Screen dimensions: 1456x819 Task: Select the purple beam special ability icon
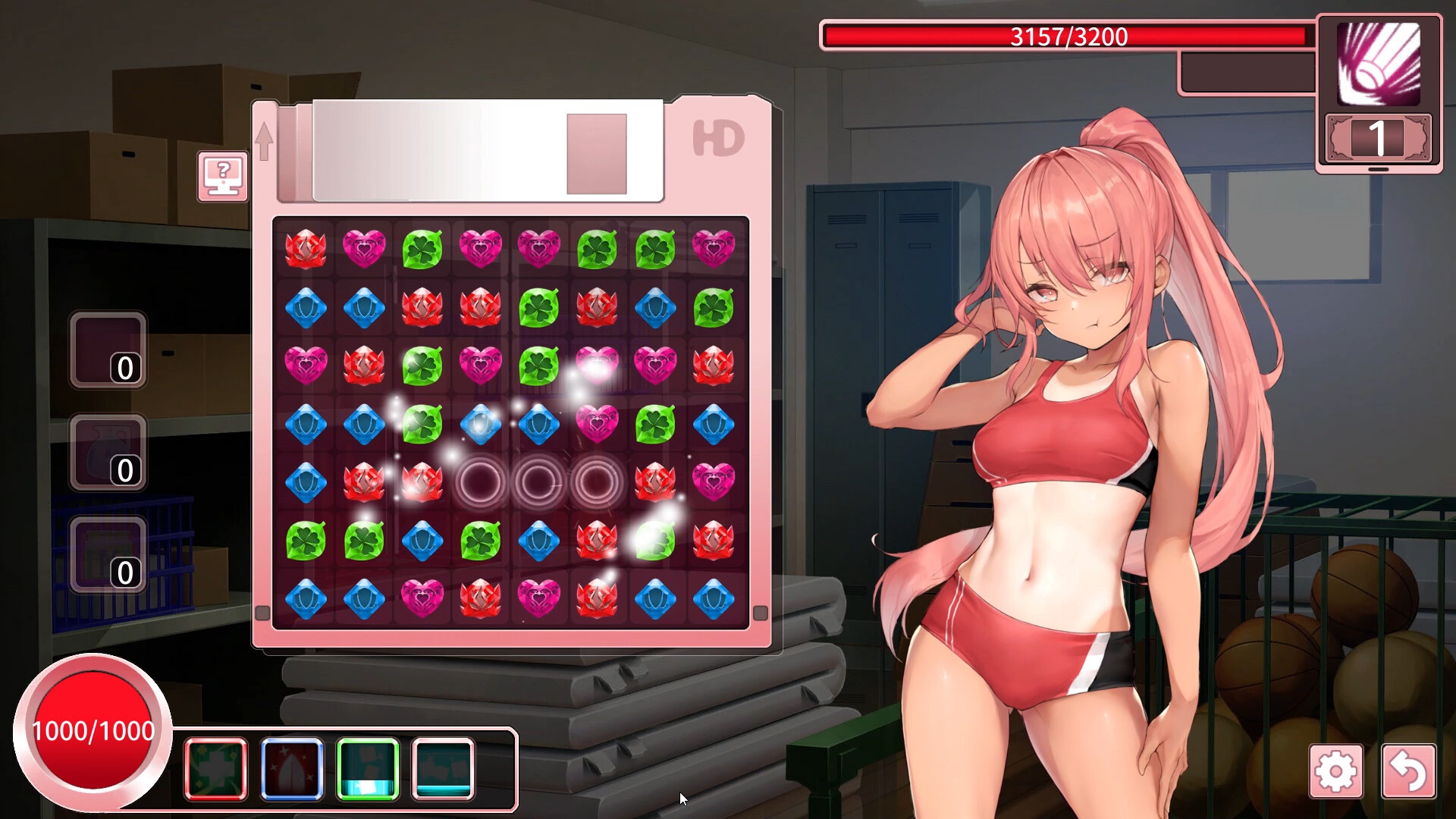(1379, 62)
